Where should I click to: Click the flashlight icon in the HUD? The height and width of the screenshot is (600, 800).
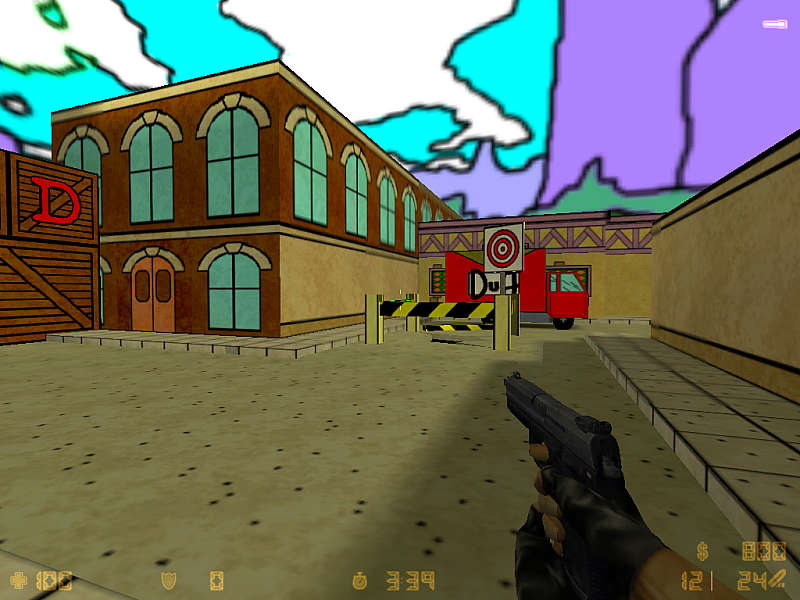click(777, 23)
